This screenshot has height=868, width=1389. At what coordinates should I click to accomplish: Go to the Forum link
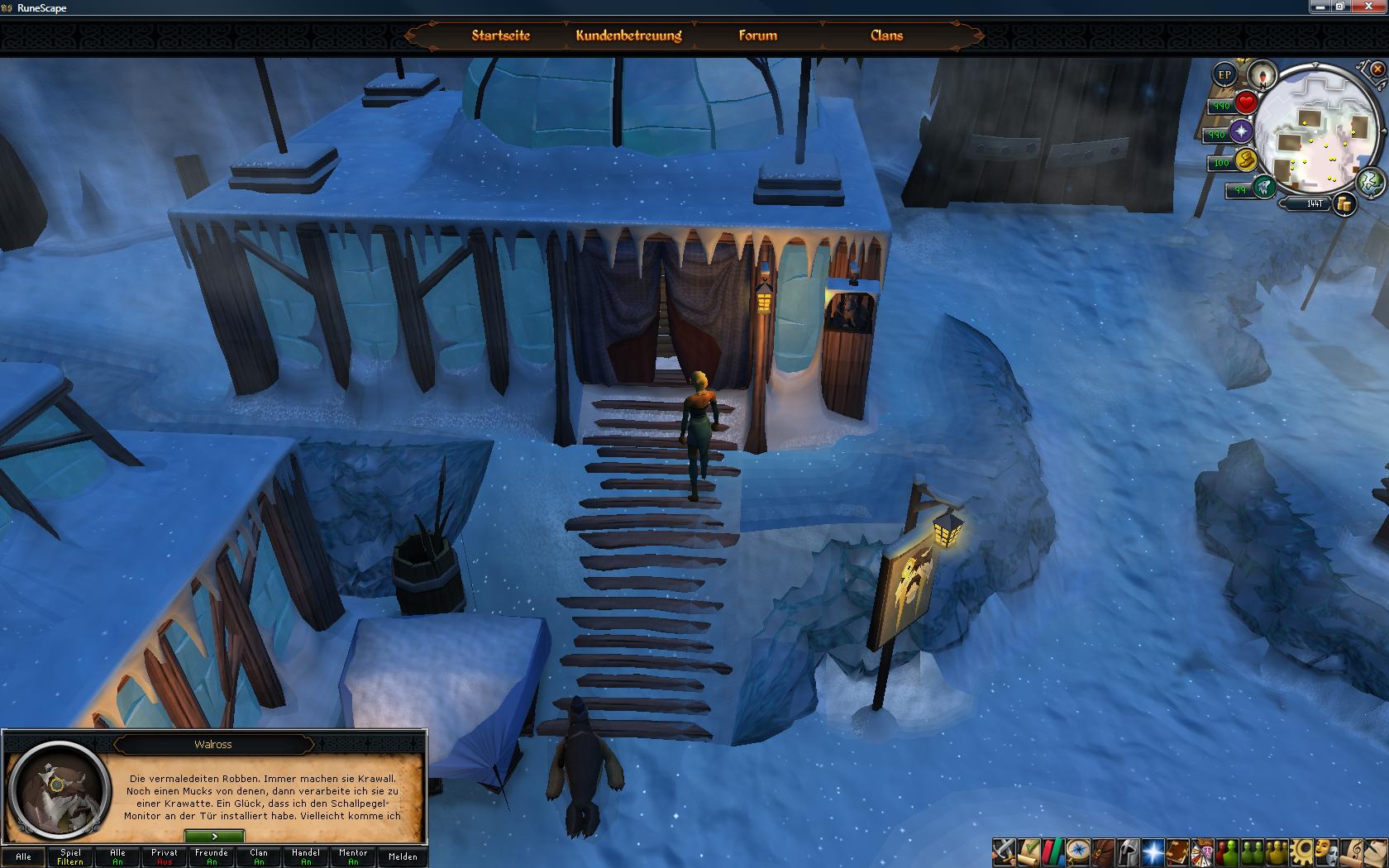click(x=757, y=36)
